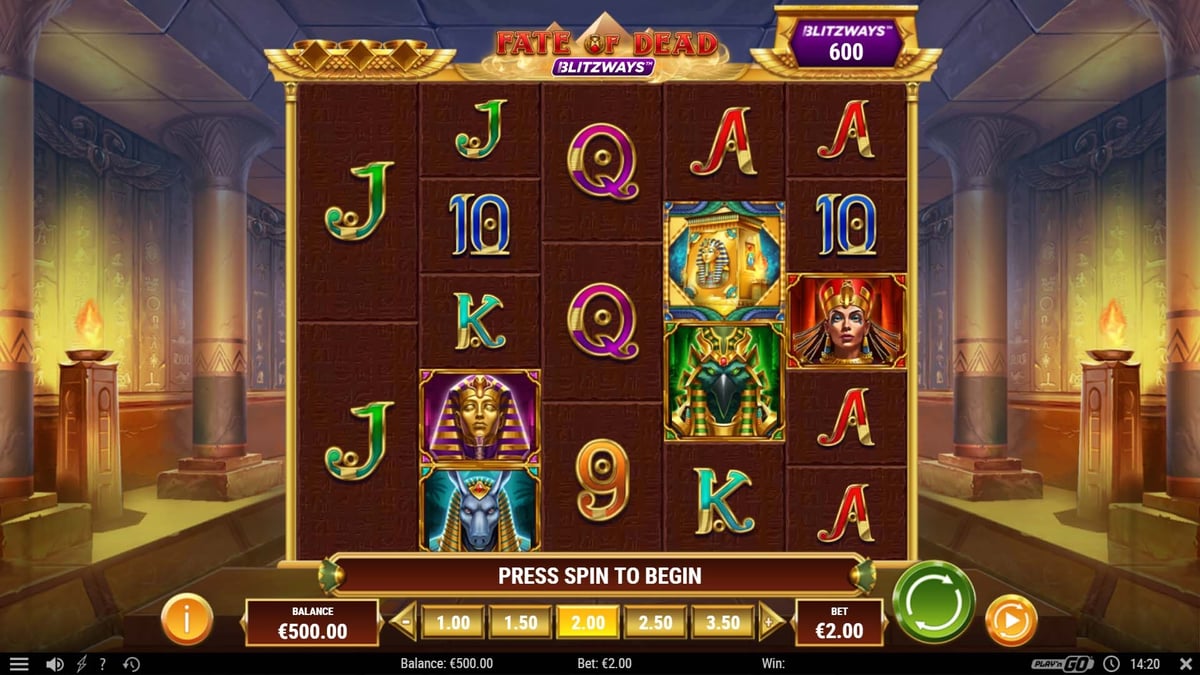The height and width of the screenshot is (675, 1200).
Task: Toggle sound with the speaker icon
Action: [55, 664]
